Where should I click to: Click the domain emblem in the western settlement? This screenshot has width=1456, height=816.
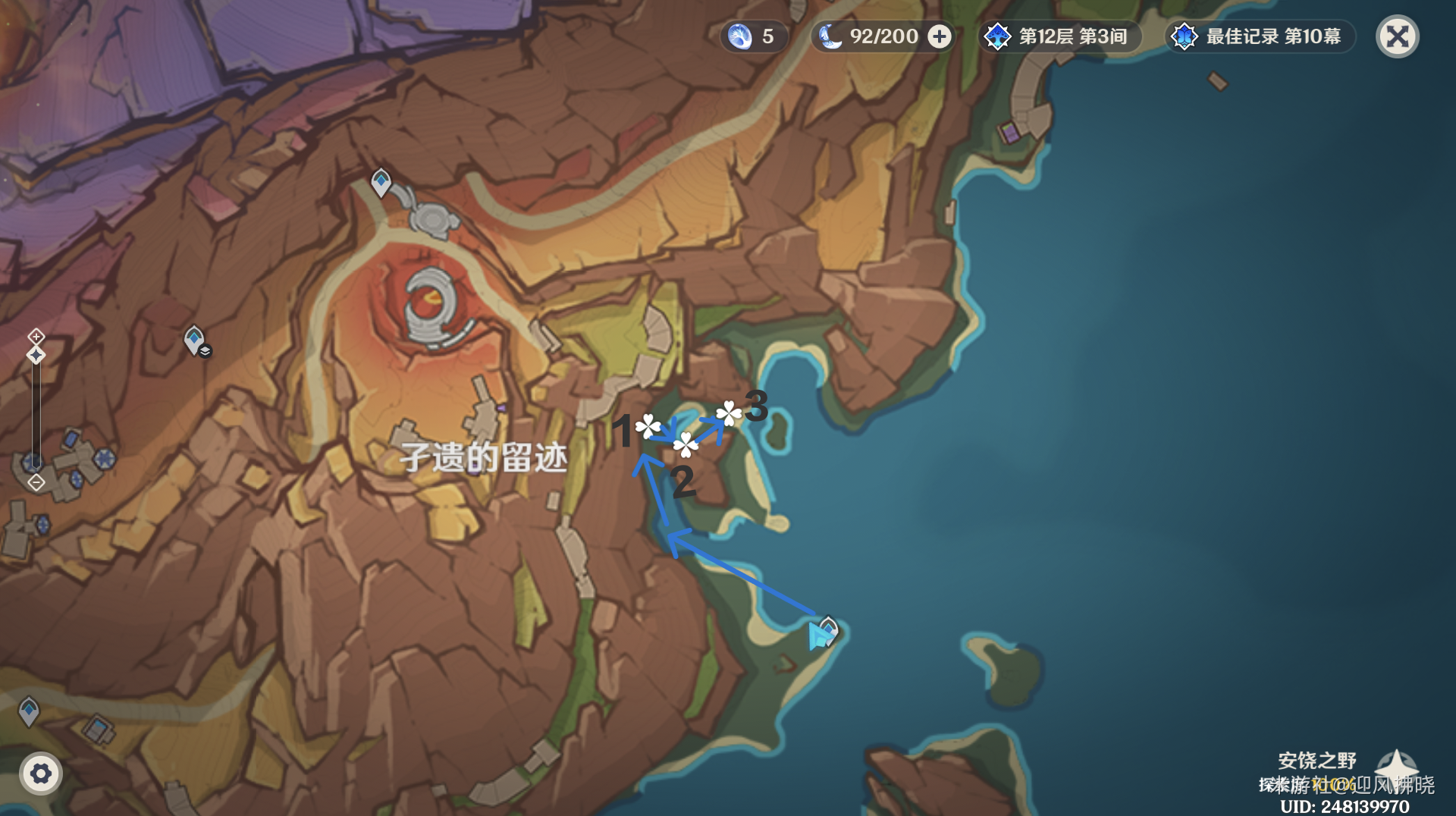click(x=104, y=459)
